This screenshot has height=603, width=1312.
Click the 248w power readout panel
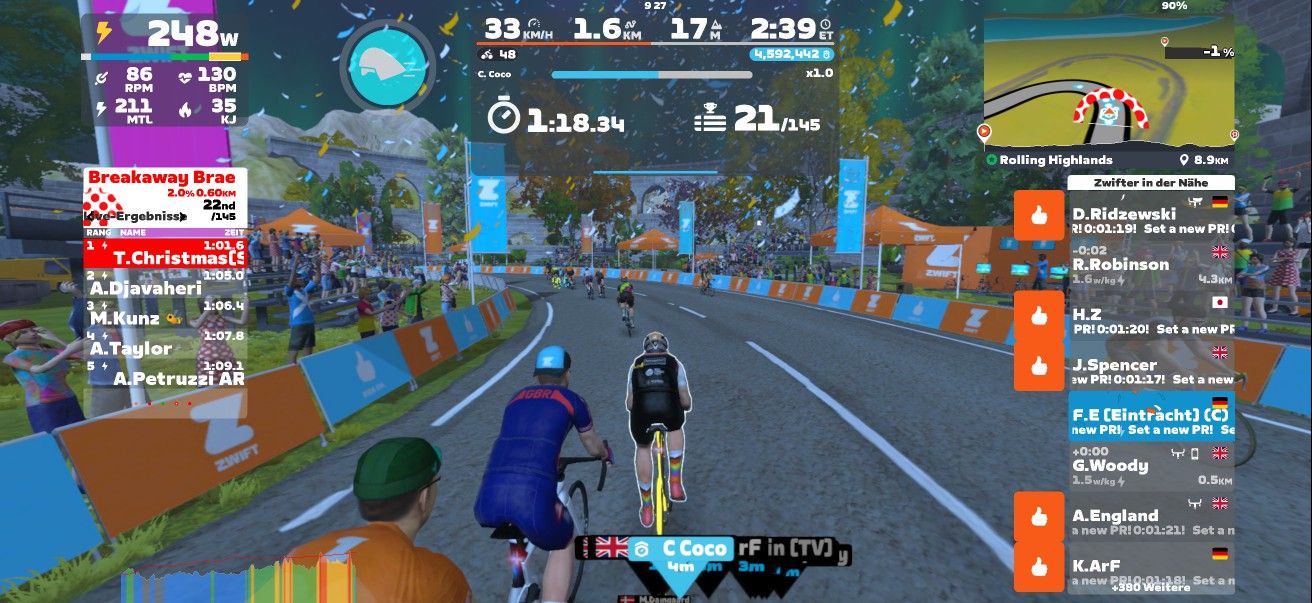click(x=165, y=35)
